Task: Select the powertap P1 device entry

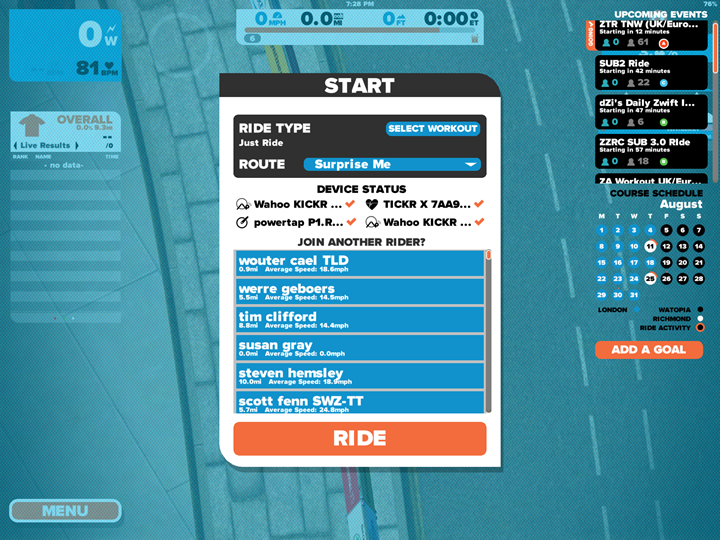Action: pos(292,222)
